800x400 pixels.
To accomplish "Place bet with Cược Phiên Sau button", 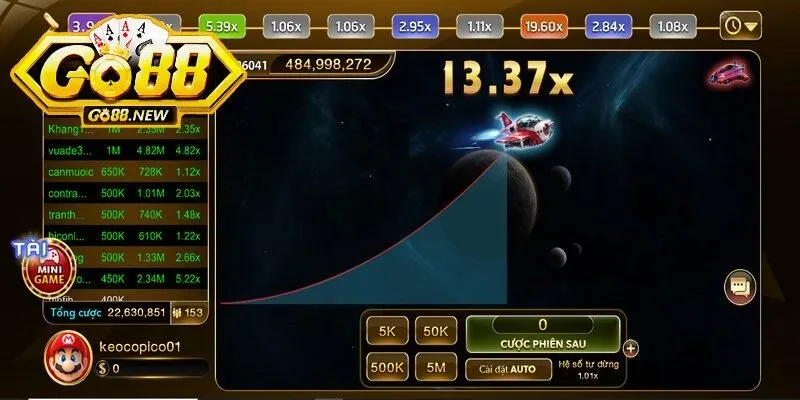I will 542,333.
